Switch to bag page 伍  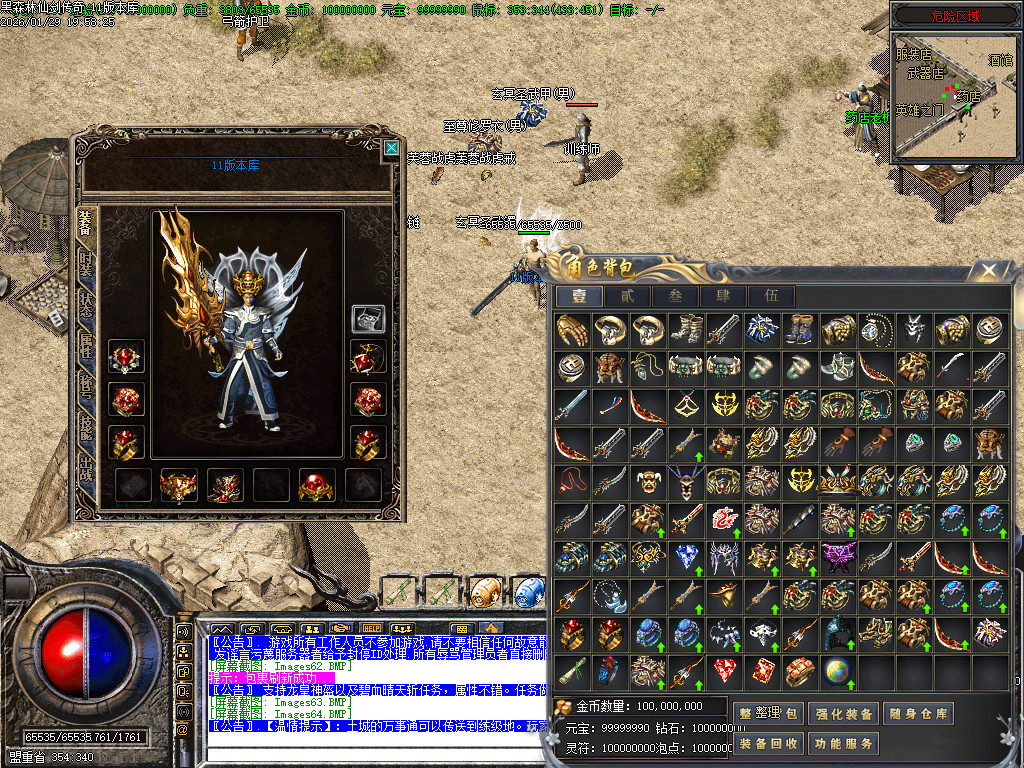(x=771, y=296)
